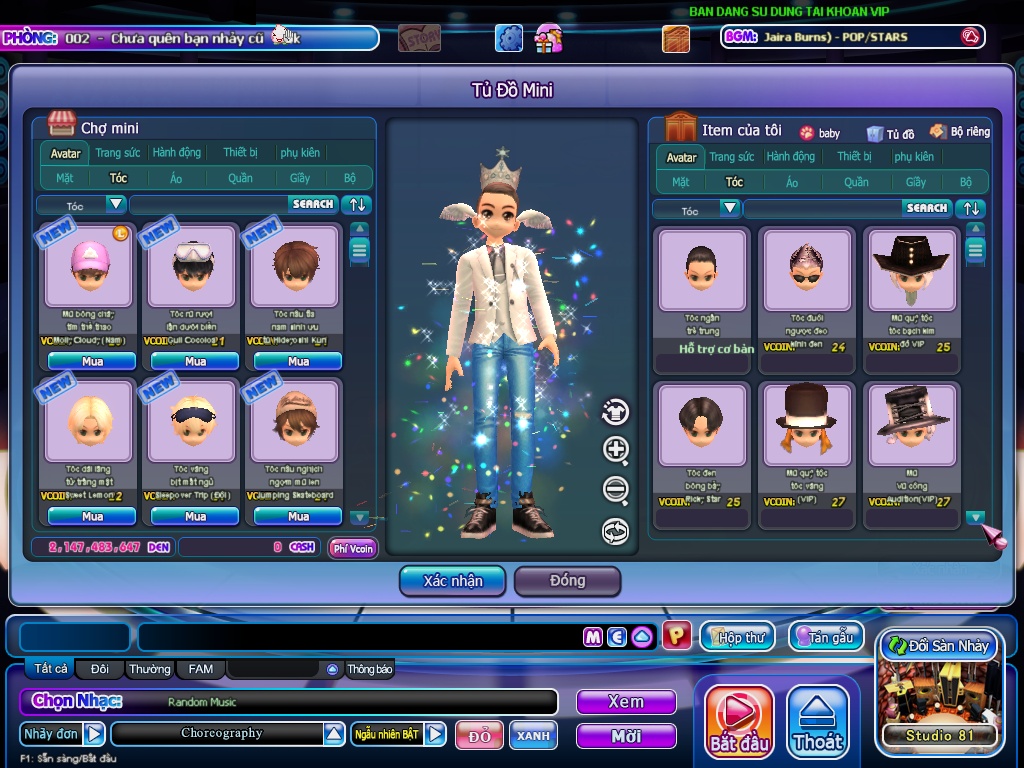Start the game with Bắt đầu

point(739,720)
